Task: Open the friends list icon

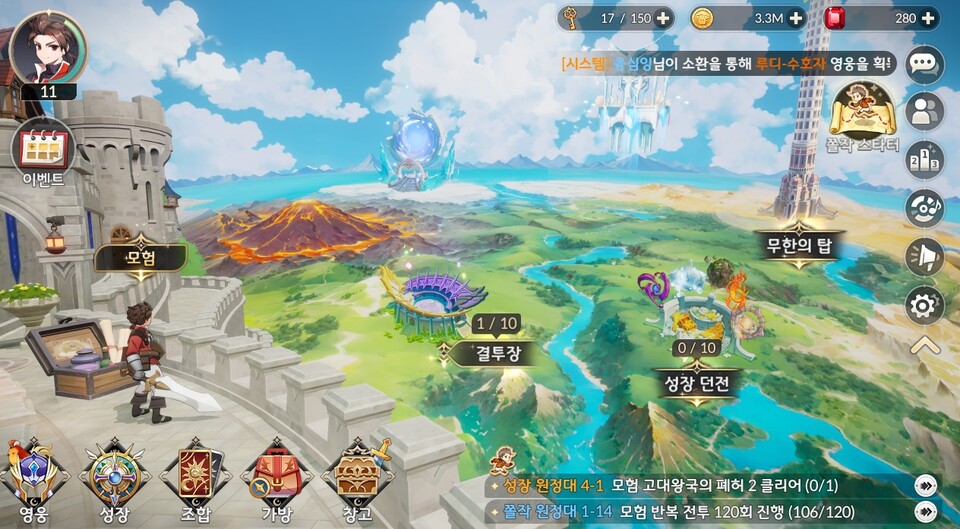Action: pos(924,112)
